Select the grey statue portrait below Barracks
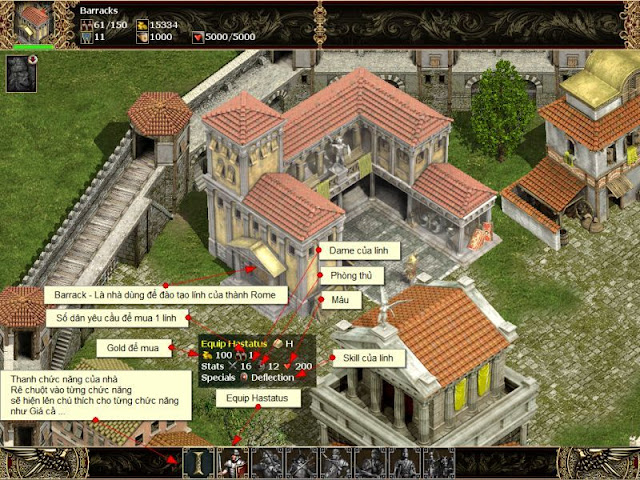This screenshot has width=640, height=480. (20, 73)
